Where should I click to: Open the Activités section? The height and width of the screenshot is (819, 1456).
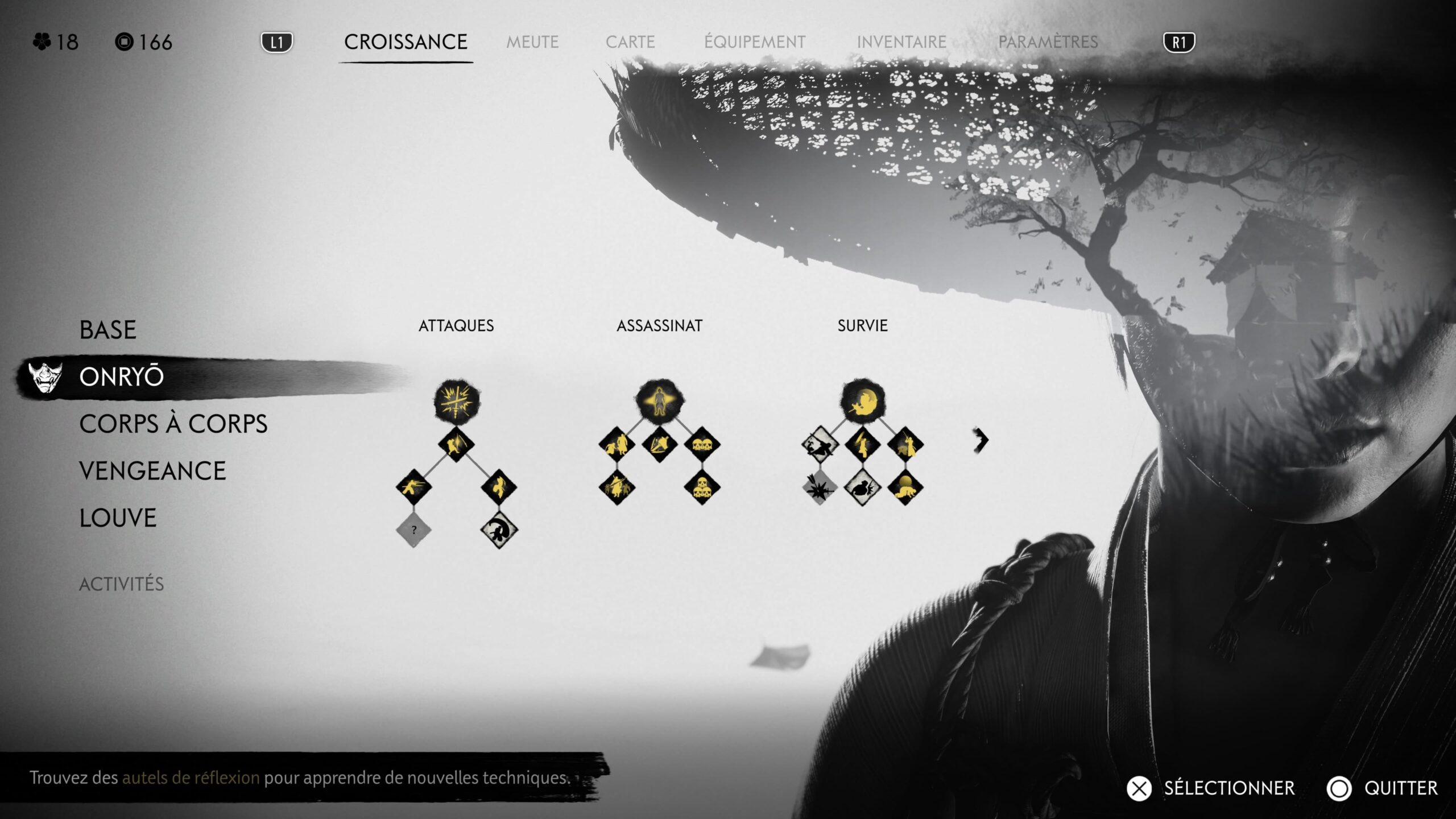click(121, 584)
